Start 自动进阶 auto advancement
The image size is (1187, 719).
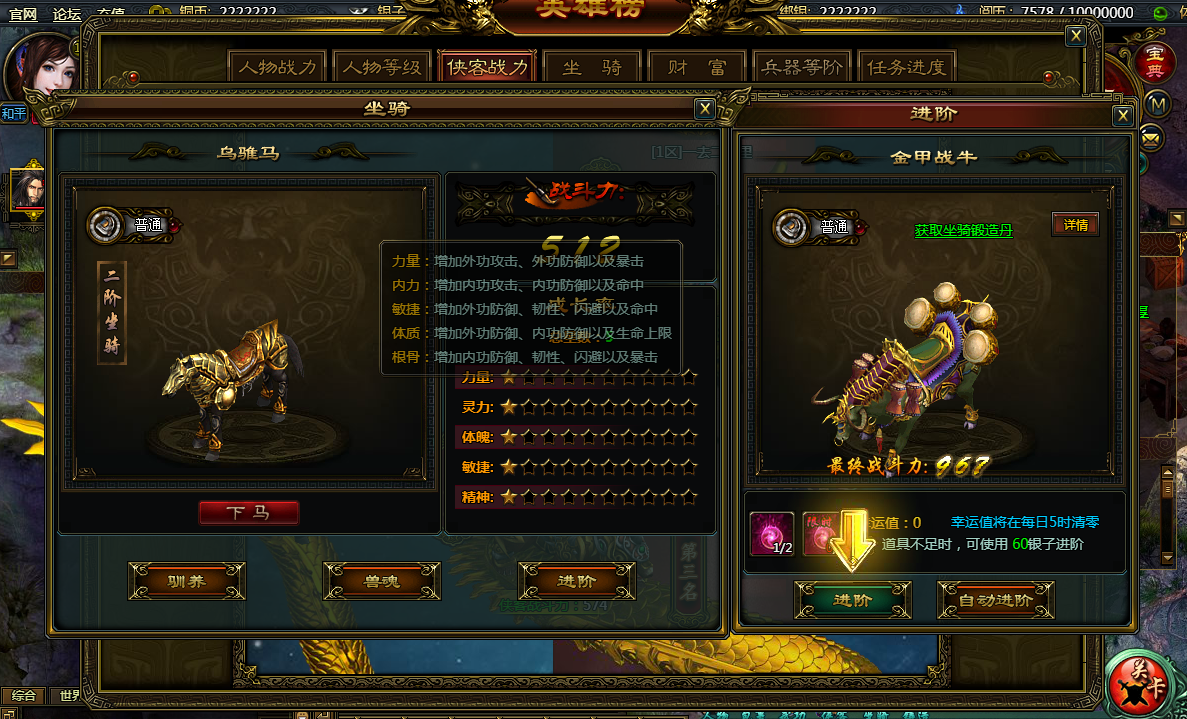coord(995,601)
